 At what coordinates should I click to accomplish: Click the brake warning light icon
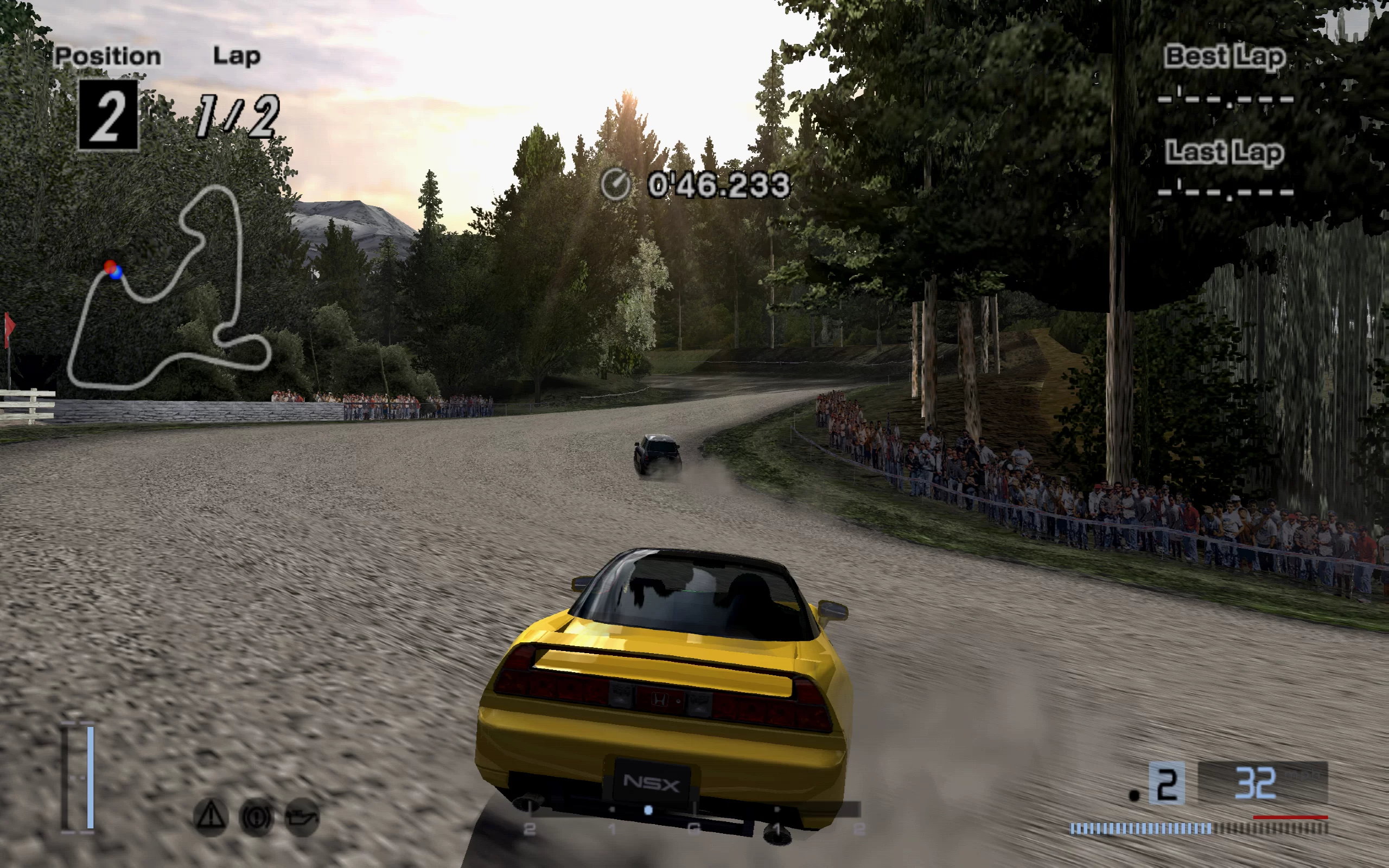(x=256, y=816)
